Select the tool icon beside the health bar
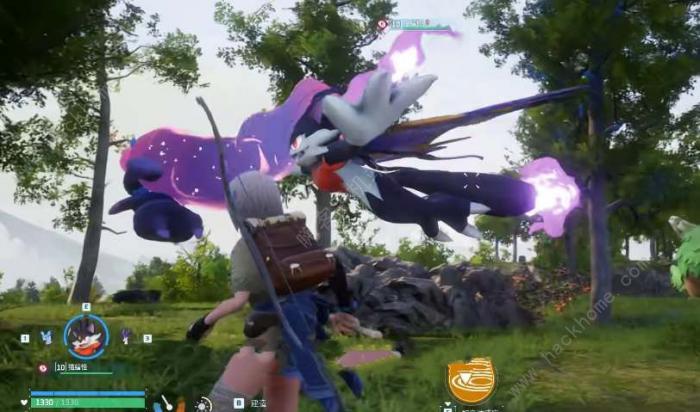700x412 pixels. 165,403
